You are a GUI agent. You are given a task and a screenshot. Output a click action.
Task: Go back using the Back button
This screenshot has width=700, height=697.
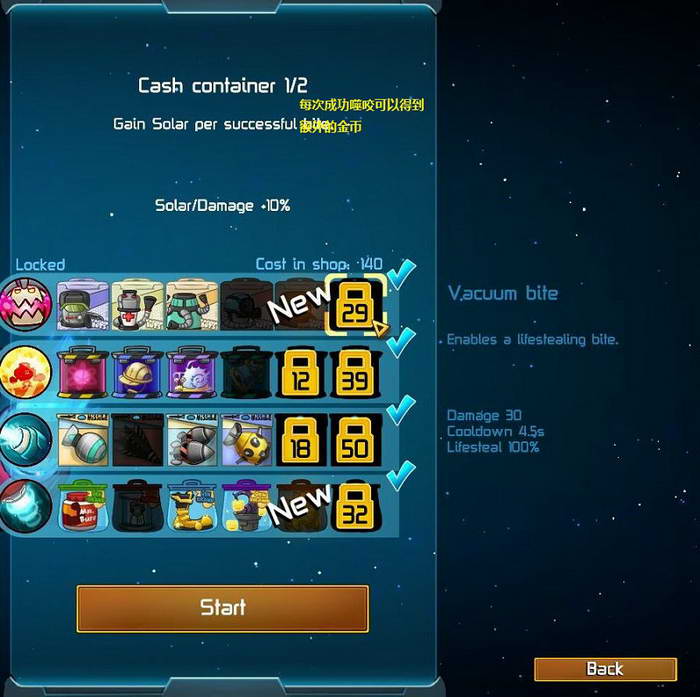tap(604, 669)
